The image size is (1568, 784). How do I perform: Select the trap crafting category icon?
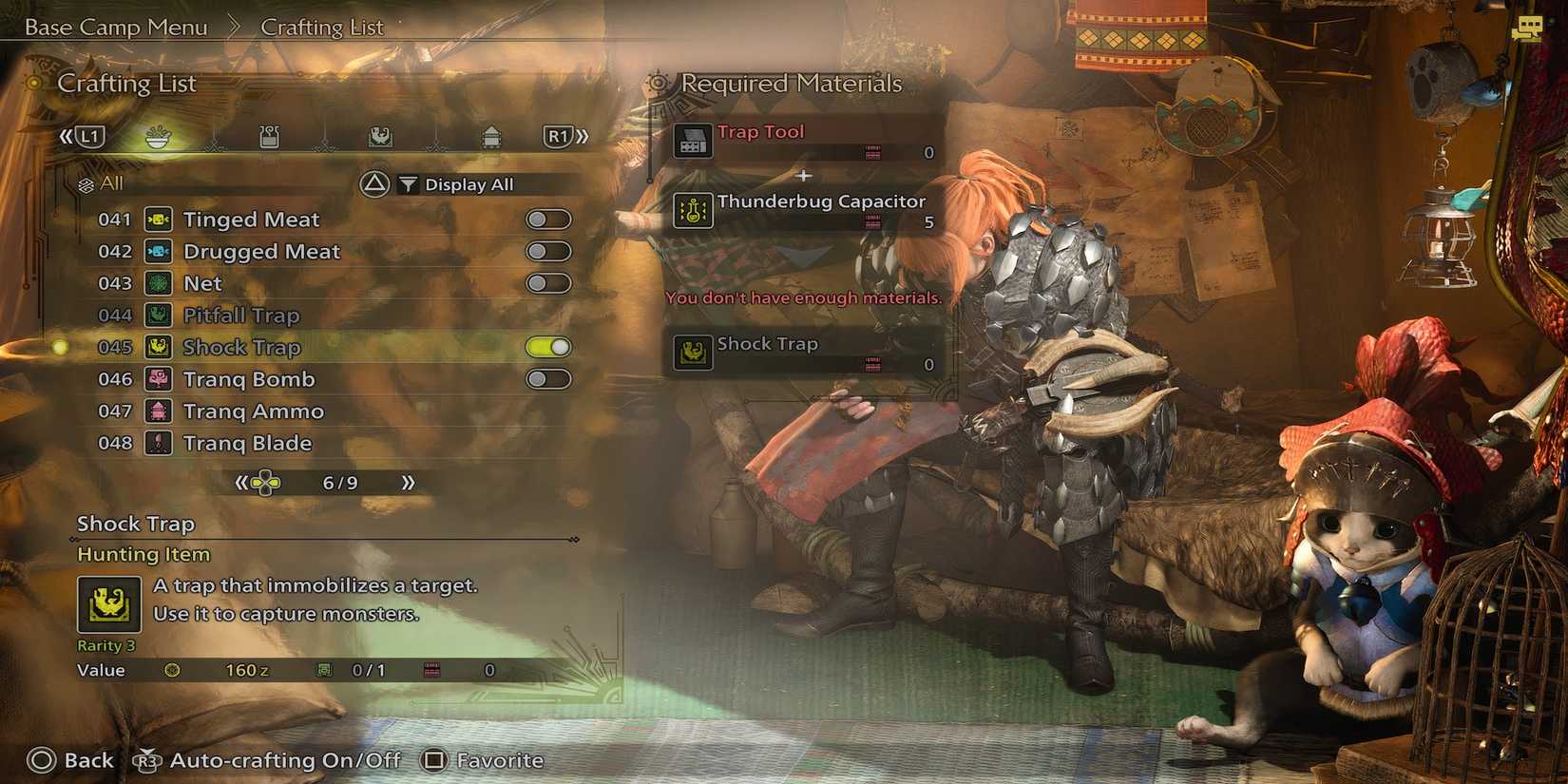[x=381, y=136]
